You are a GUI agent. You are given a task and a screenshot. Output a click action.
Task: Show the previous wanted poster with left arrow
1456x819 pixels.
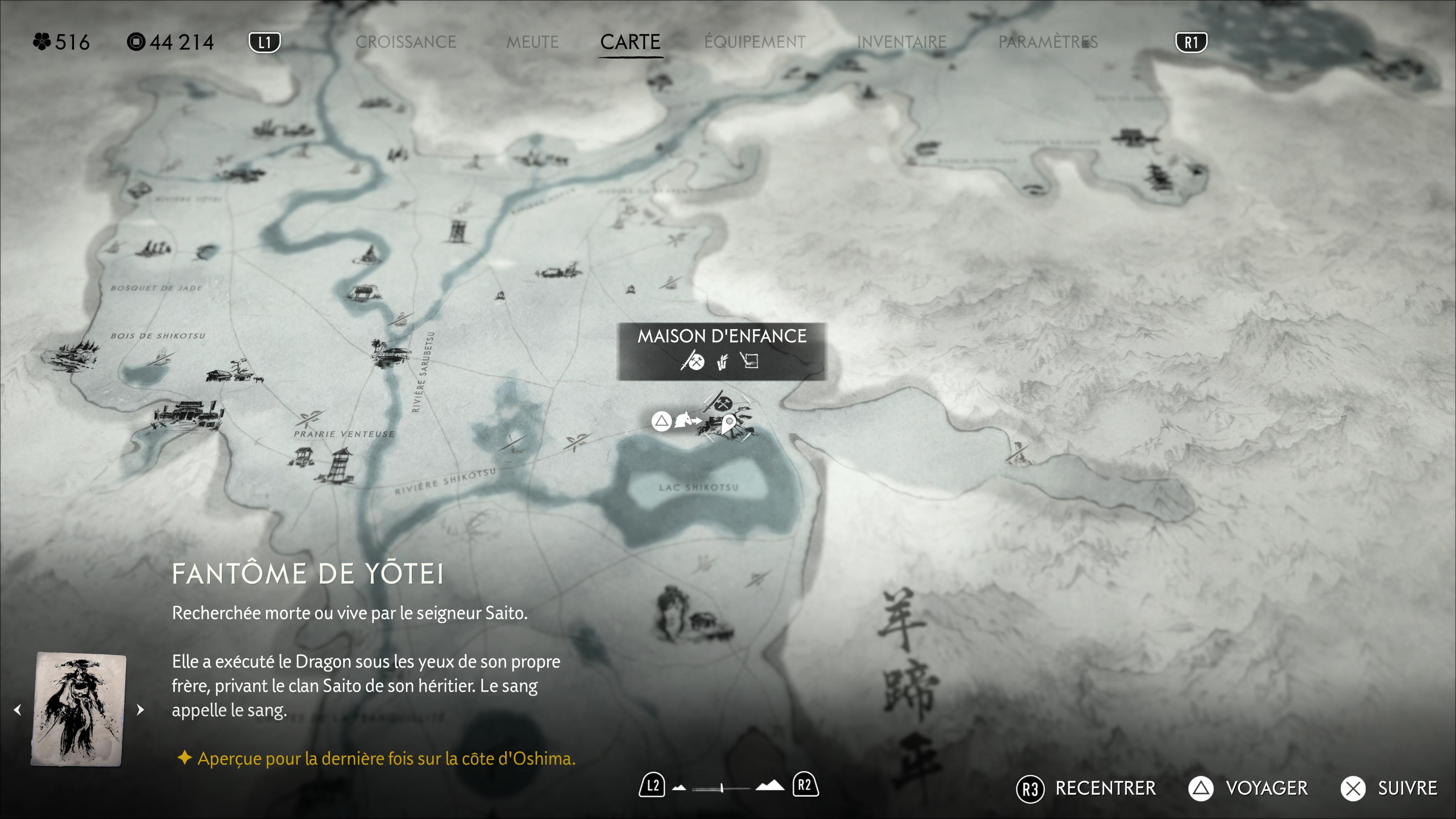pyautogui.click(x=17, y=709)
